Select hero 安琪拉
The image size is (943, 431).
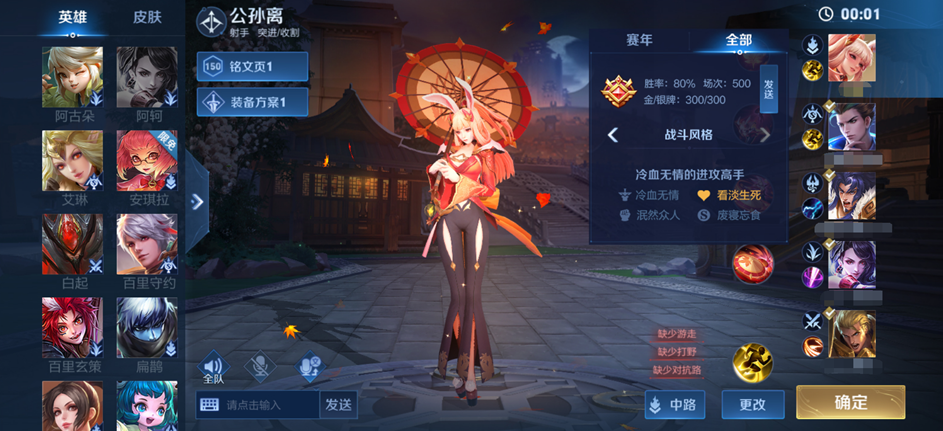[x=147, y=160]
